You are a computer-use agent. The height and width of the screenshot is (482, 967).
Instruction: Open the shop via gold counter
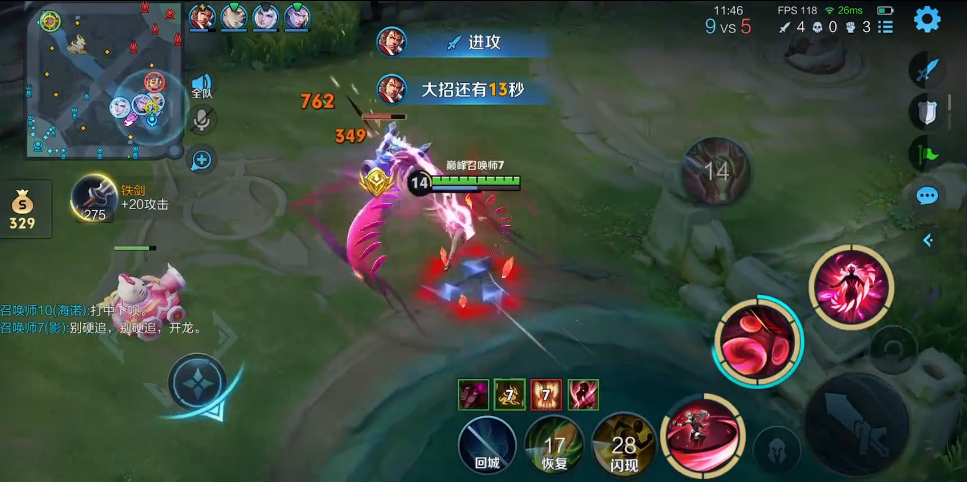(x=23, y=209)
